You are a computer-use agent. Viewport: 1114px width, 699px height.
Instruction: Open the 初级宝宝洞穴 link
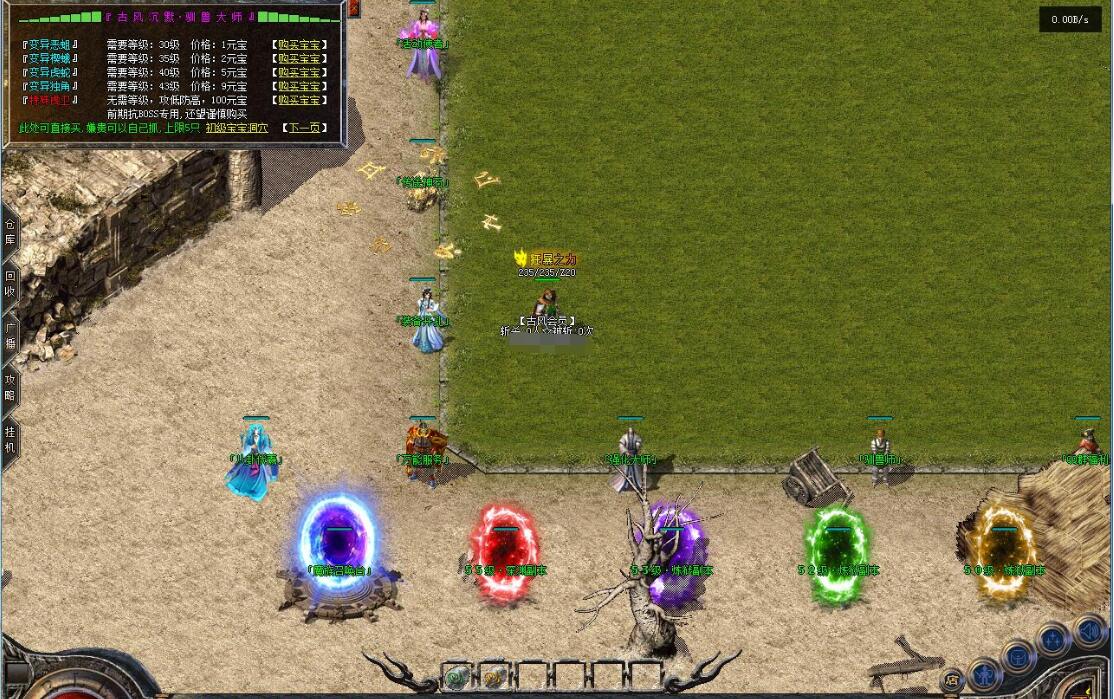point(236,128)
